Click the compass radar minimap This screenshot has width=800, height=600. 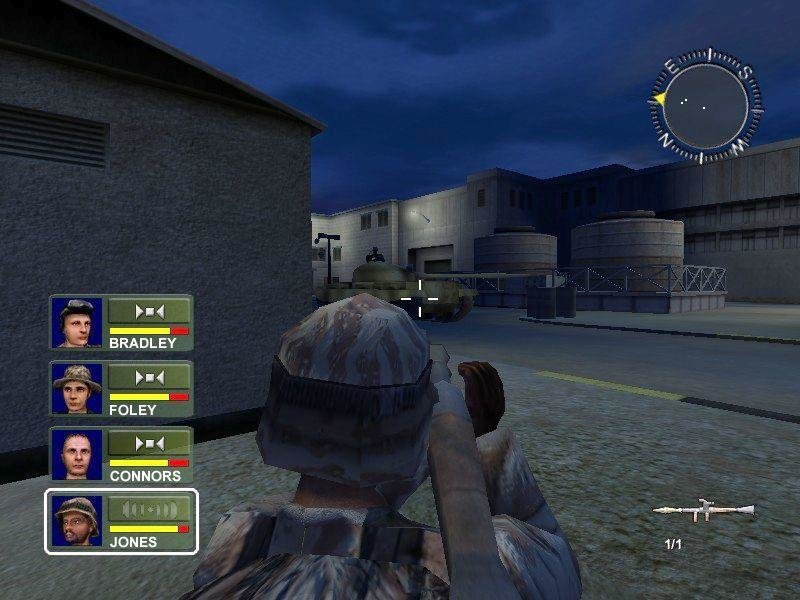[703, 100]
